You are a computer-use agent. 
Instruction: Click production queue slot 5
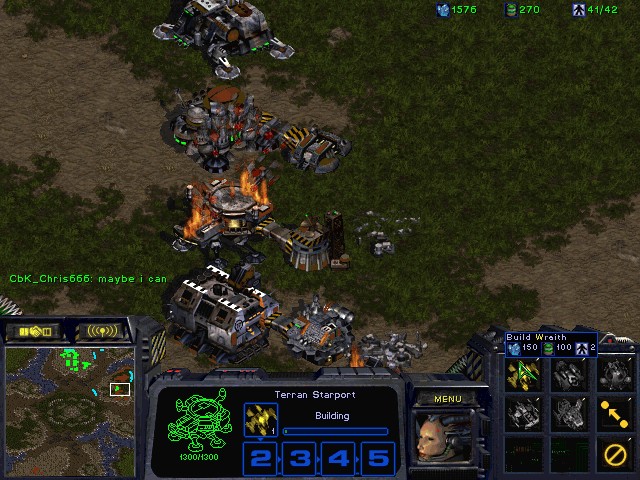click(x=377, y=458)
